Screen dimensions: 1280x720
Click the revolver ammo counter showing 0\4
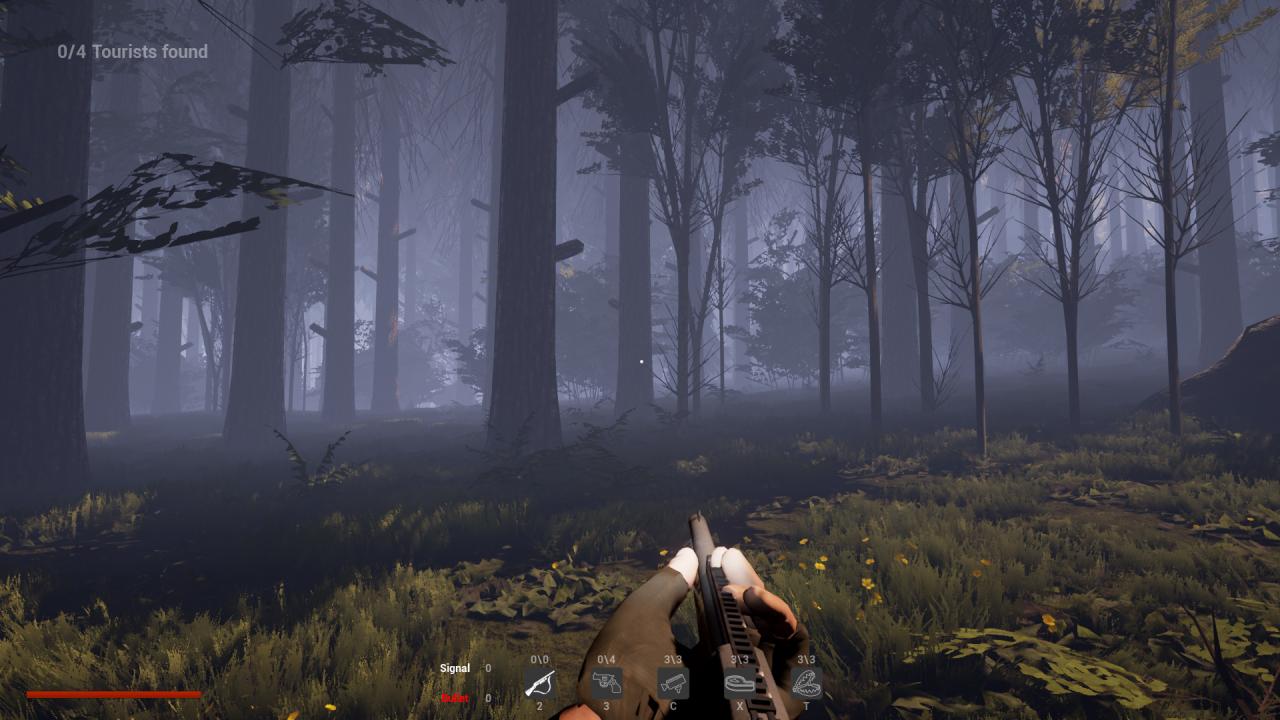(x=608, y=660)
